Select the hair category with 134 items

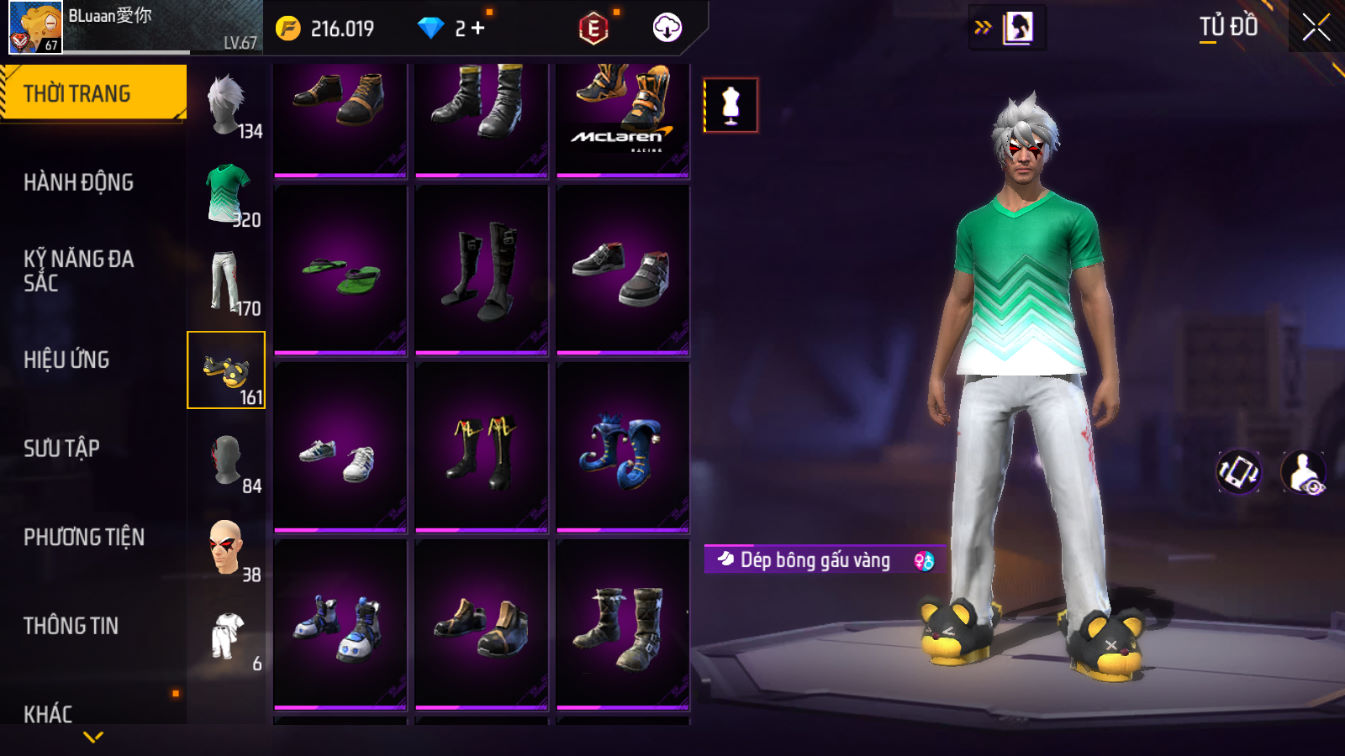(x=227, y=104)
